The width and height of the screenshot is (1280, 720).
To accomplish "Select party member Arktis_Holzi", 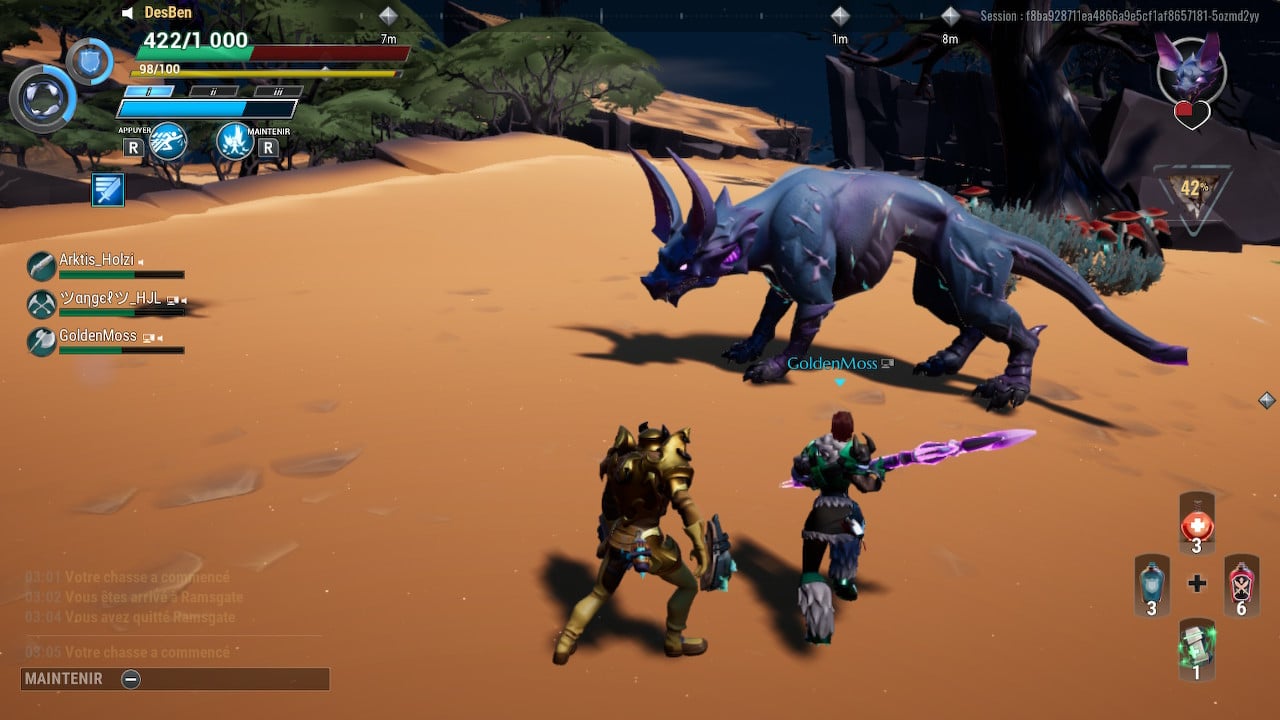I will pos(96,261).
